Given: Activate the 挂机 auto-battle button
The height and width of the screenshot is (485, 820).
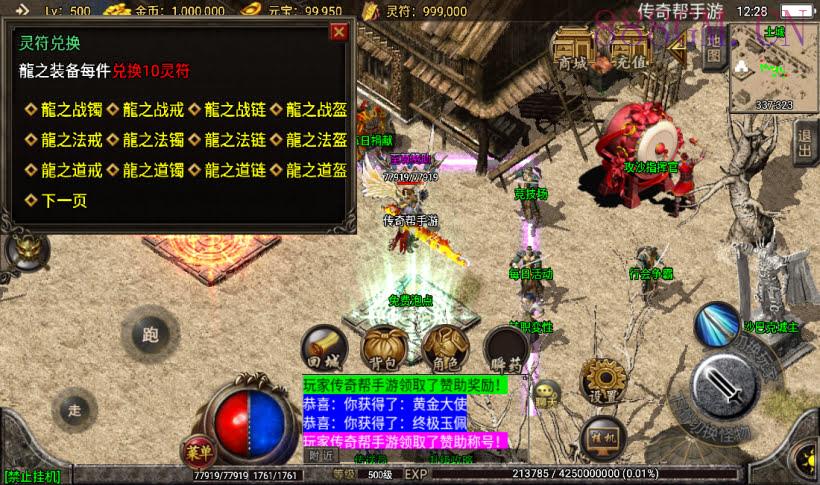Looking at the screenshot, I should tap(602, 436).
